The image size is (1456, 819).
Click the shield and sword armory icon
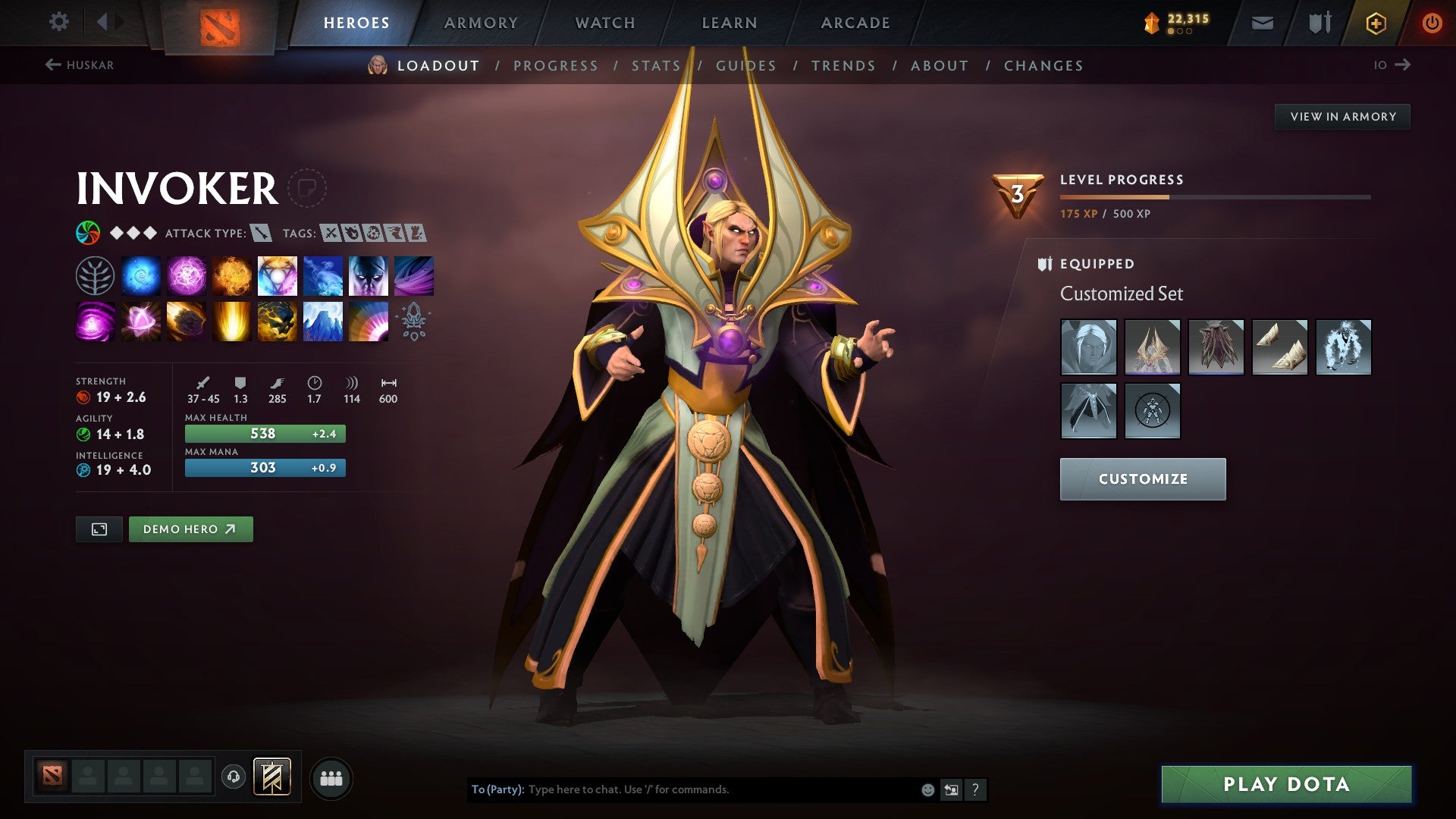tap(1319, 22)
